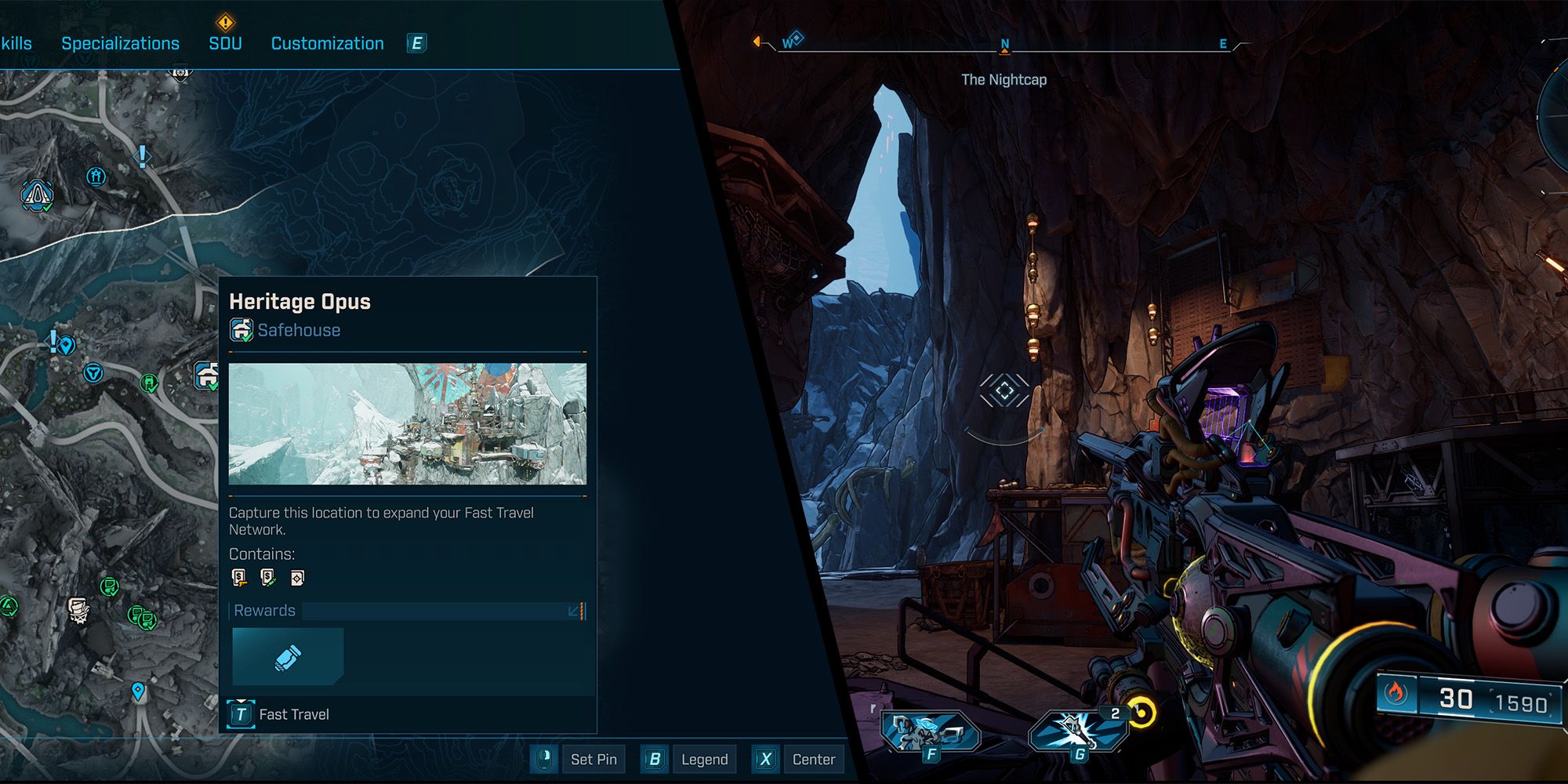Select the Heritage Opus safehouse map marker

point(207,375)
